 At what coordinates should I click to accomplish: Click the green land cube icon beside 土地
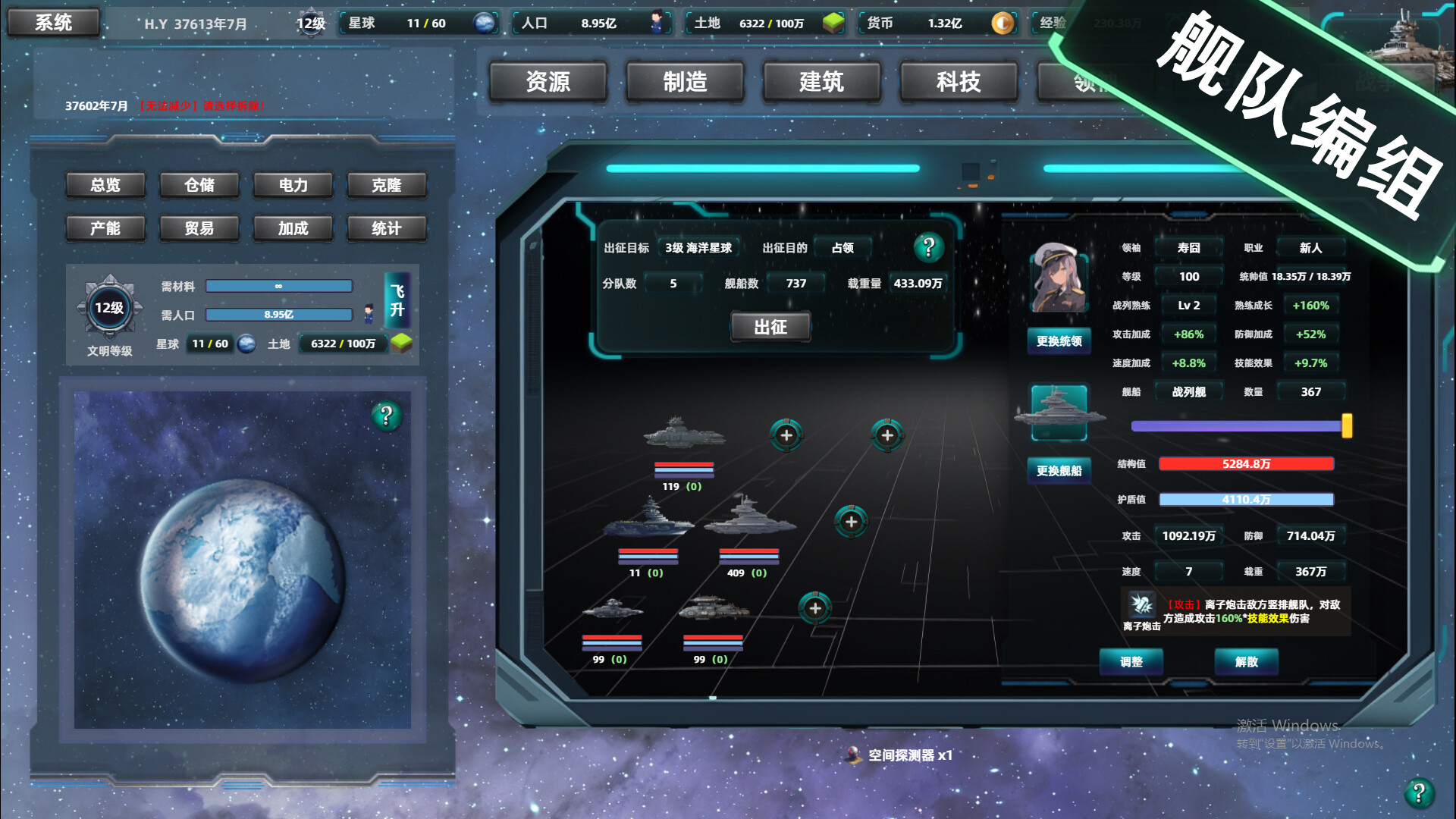(x=834, y=24)
